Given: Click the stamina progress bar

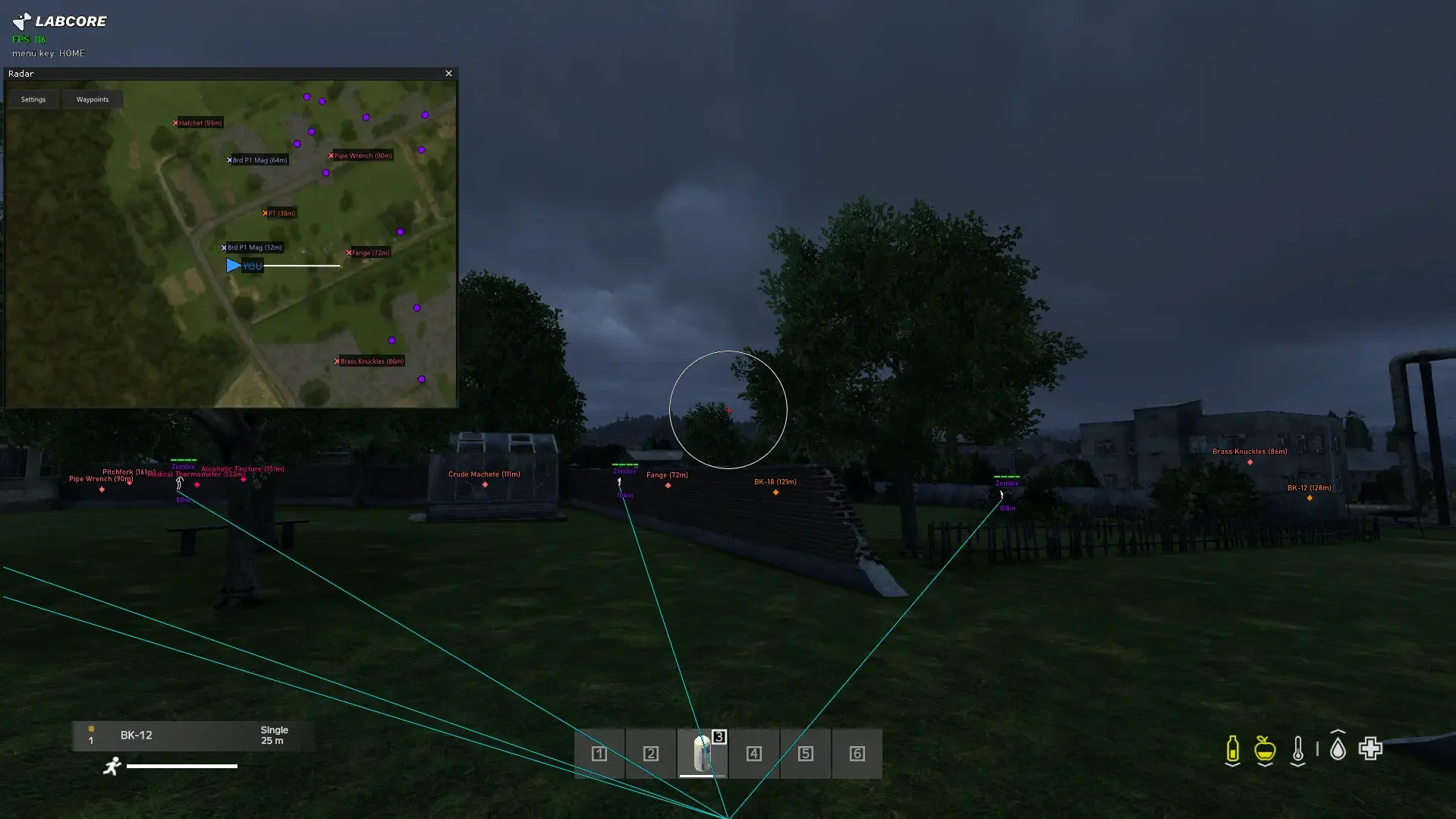Looking at the screenshot, I should pyautogui.click(x=182, y=767).
